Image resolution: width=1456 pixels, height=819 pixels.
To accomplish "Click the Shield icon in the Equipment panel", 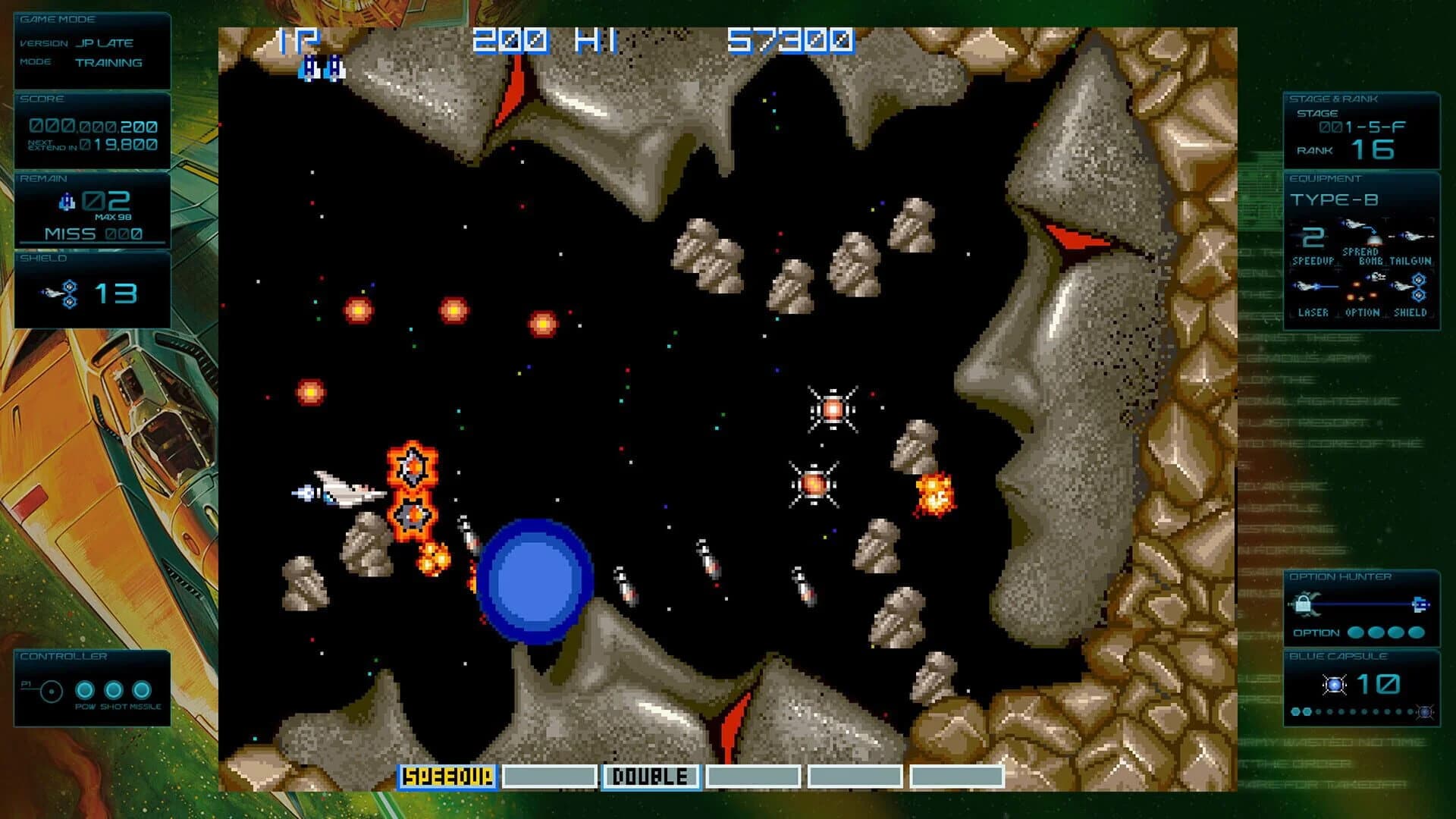I will (x=1418, y=287).
